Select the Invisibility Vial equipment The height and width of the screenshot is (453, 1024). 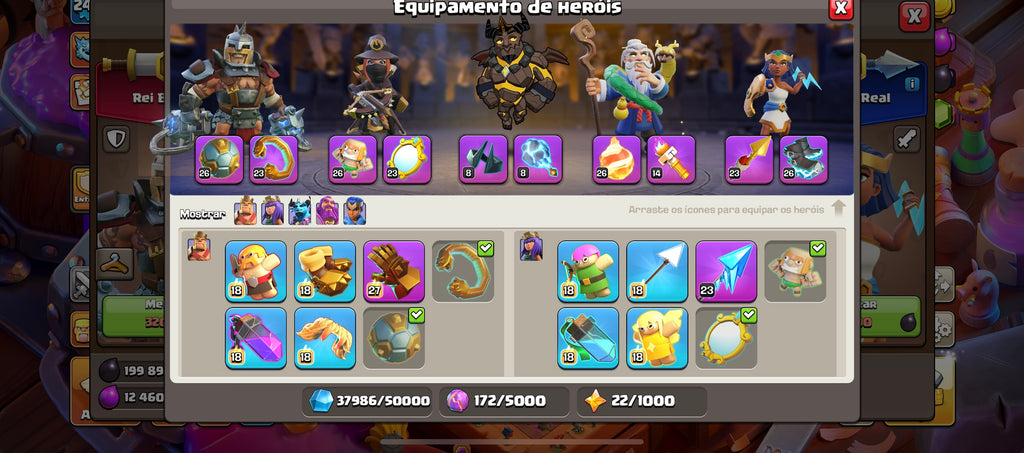588,338
